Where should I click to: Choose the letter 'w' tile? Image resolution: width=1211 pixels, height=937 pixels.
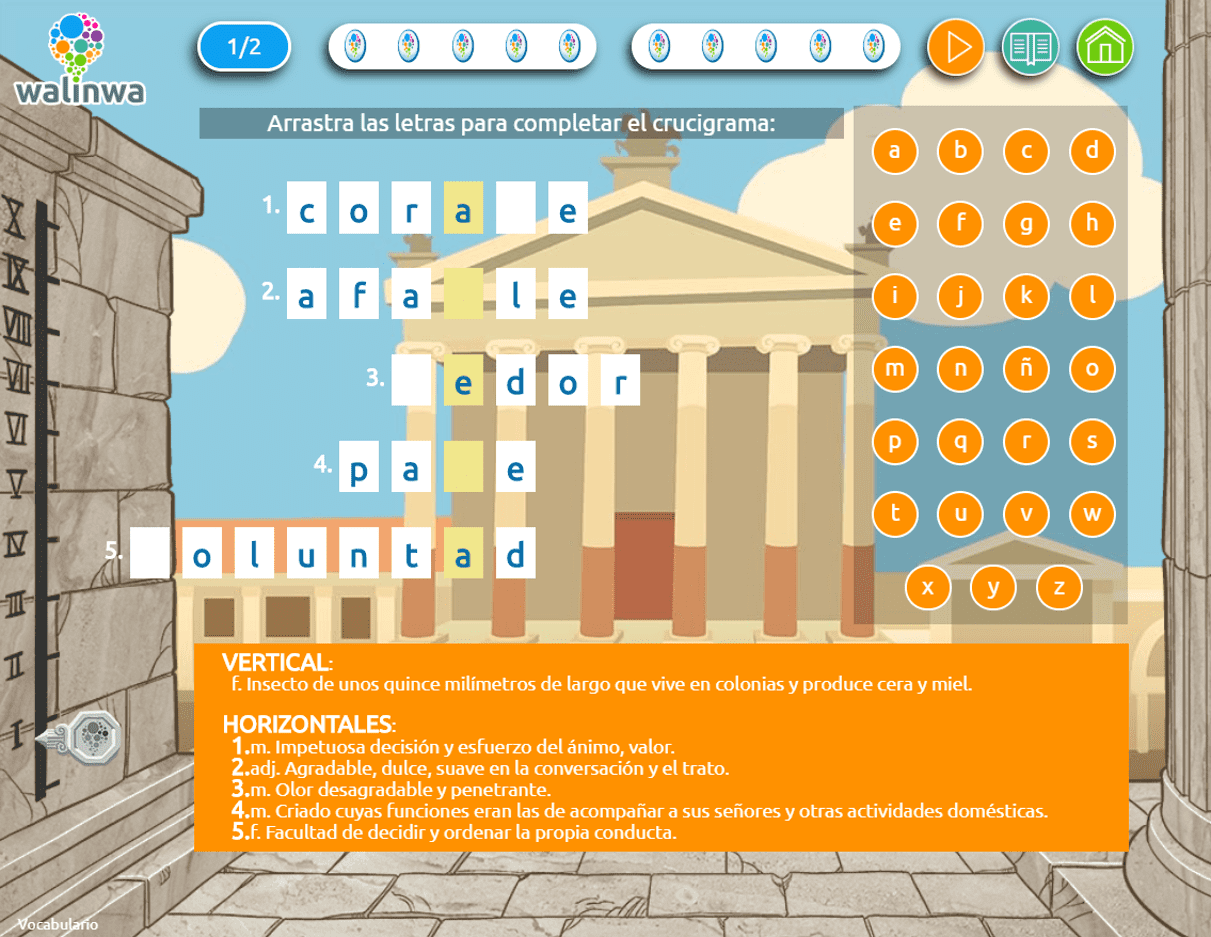[1092, 514]
